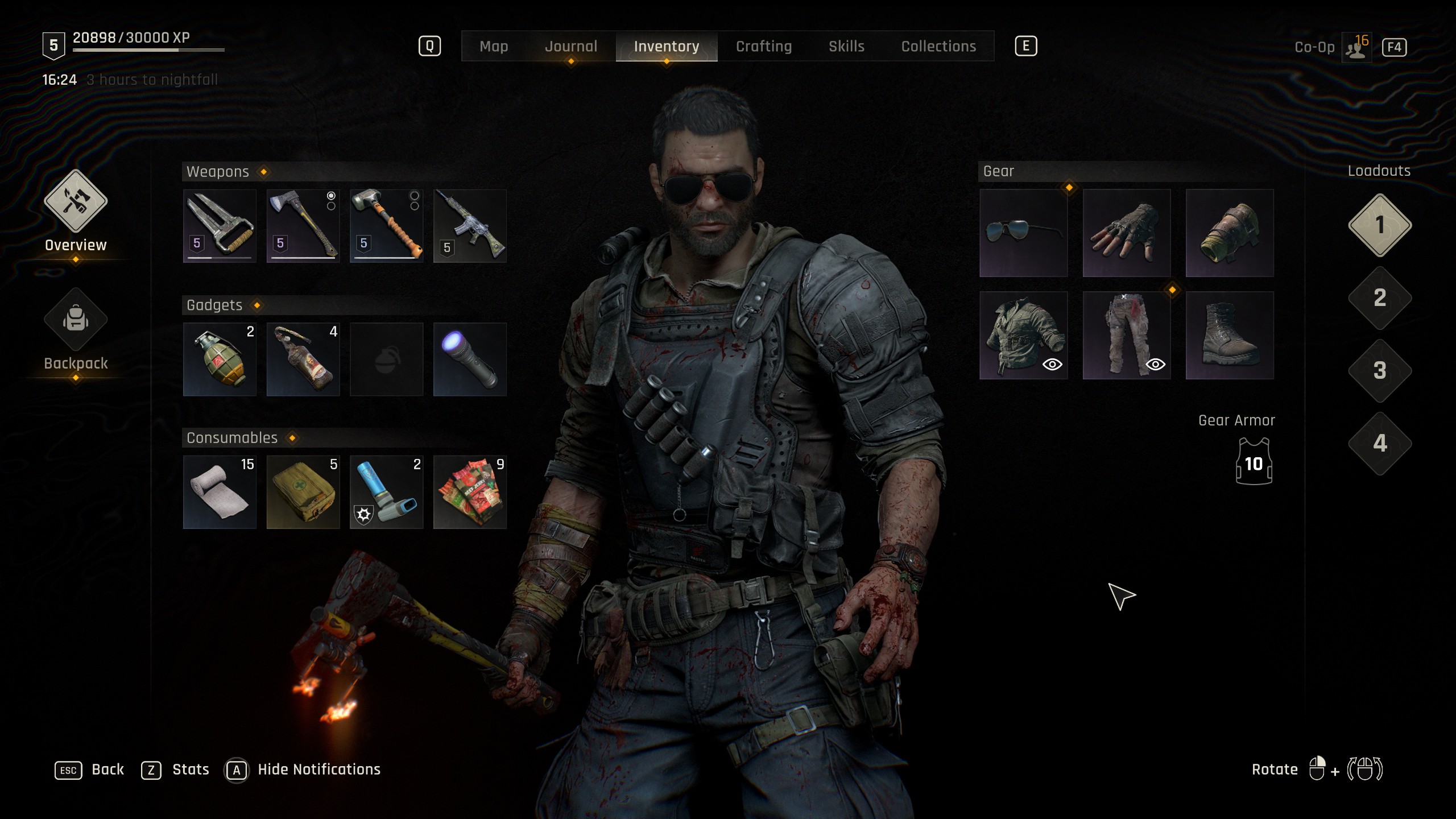Switch to the Map tab

point(493,47)
